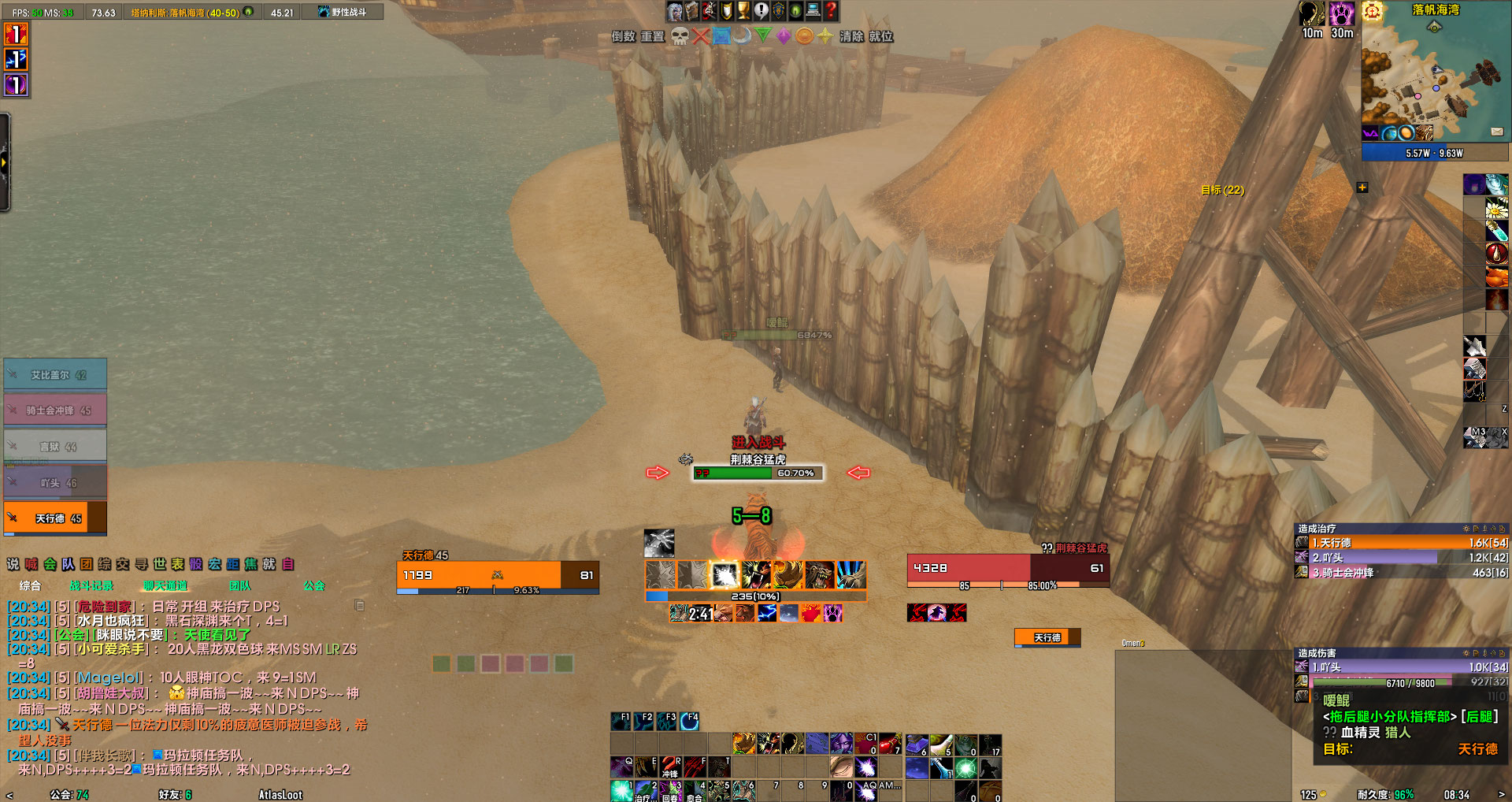Switch to the 公会 chat tab
The width and height of the screenshot is (1512, 802).
(314, 586)
